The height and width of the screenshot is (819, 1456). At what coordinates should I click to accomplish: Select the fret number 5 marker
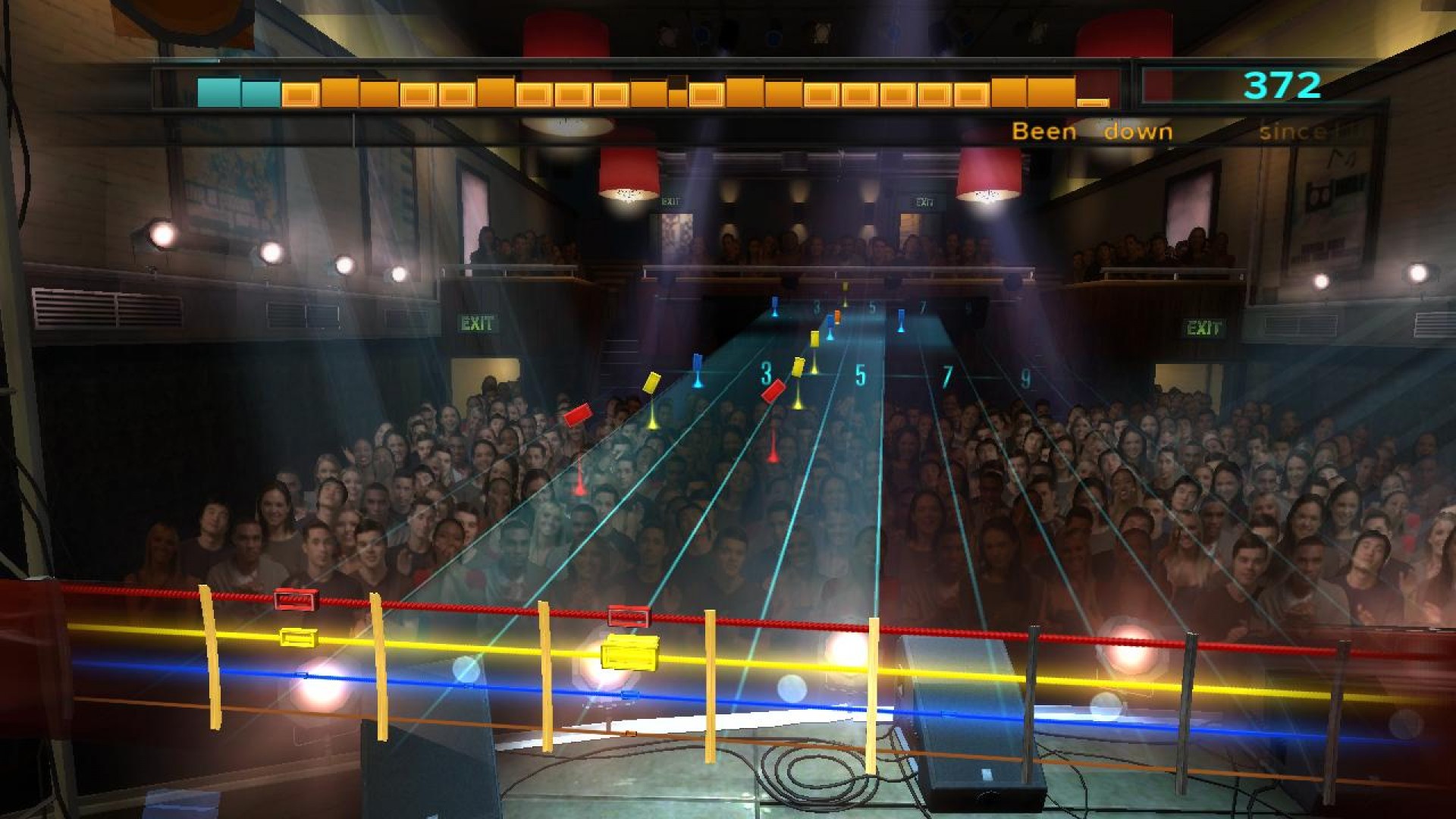(860, 374)
